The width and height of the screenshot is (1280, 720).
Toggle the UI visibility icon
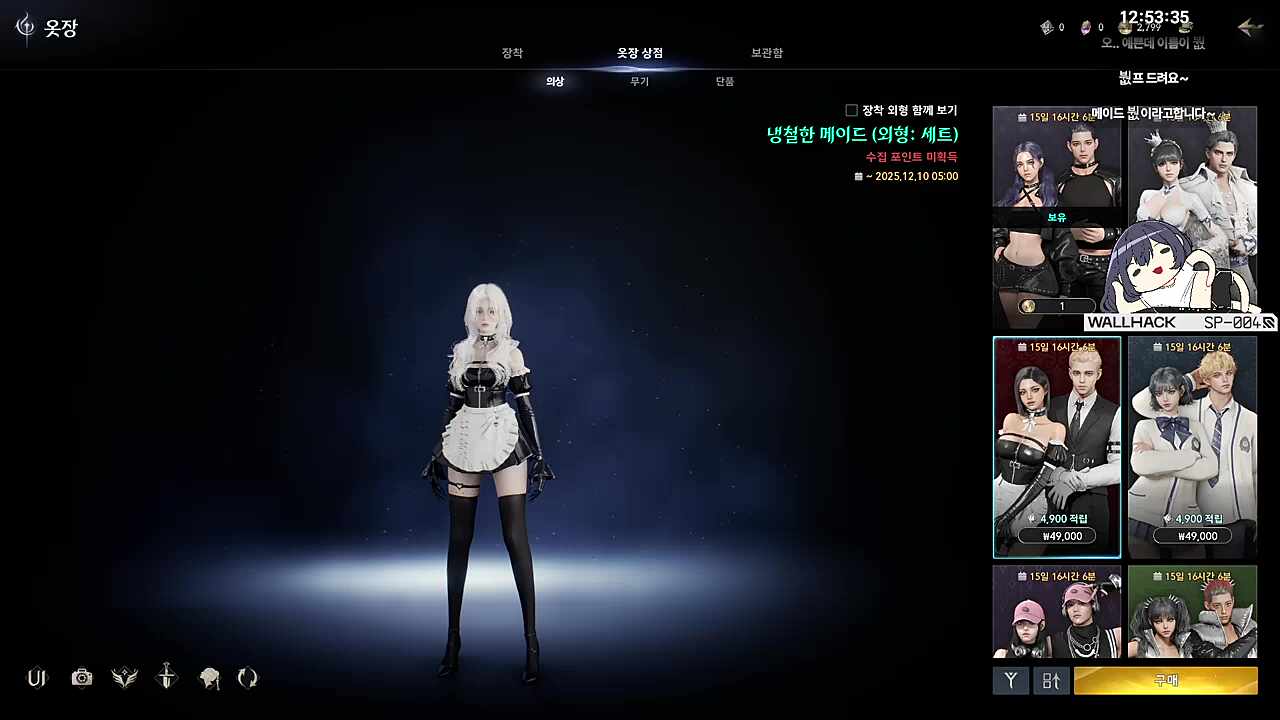pos(37,678)
